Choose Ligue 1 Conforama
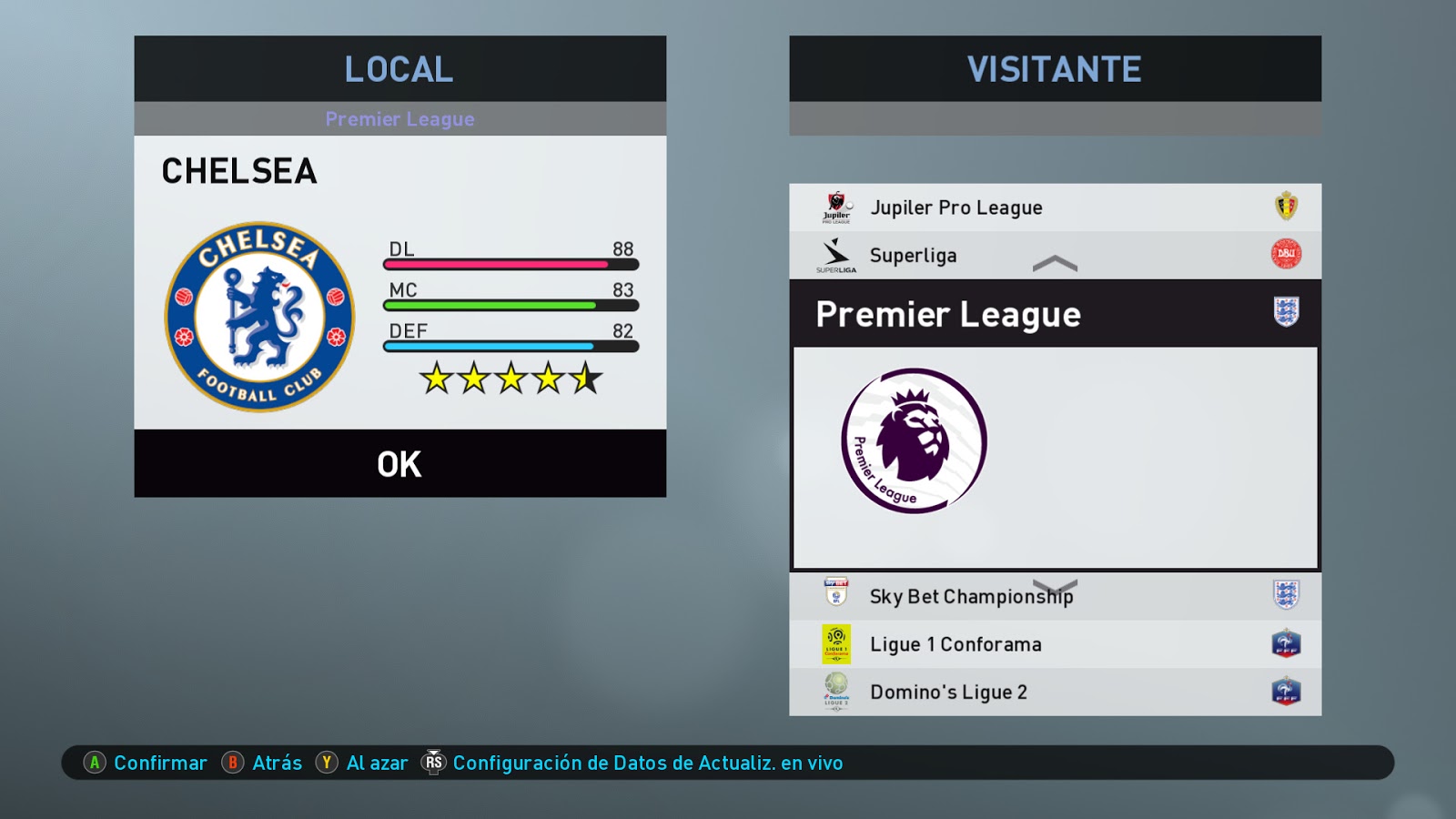 1055,644
